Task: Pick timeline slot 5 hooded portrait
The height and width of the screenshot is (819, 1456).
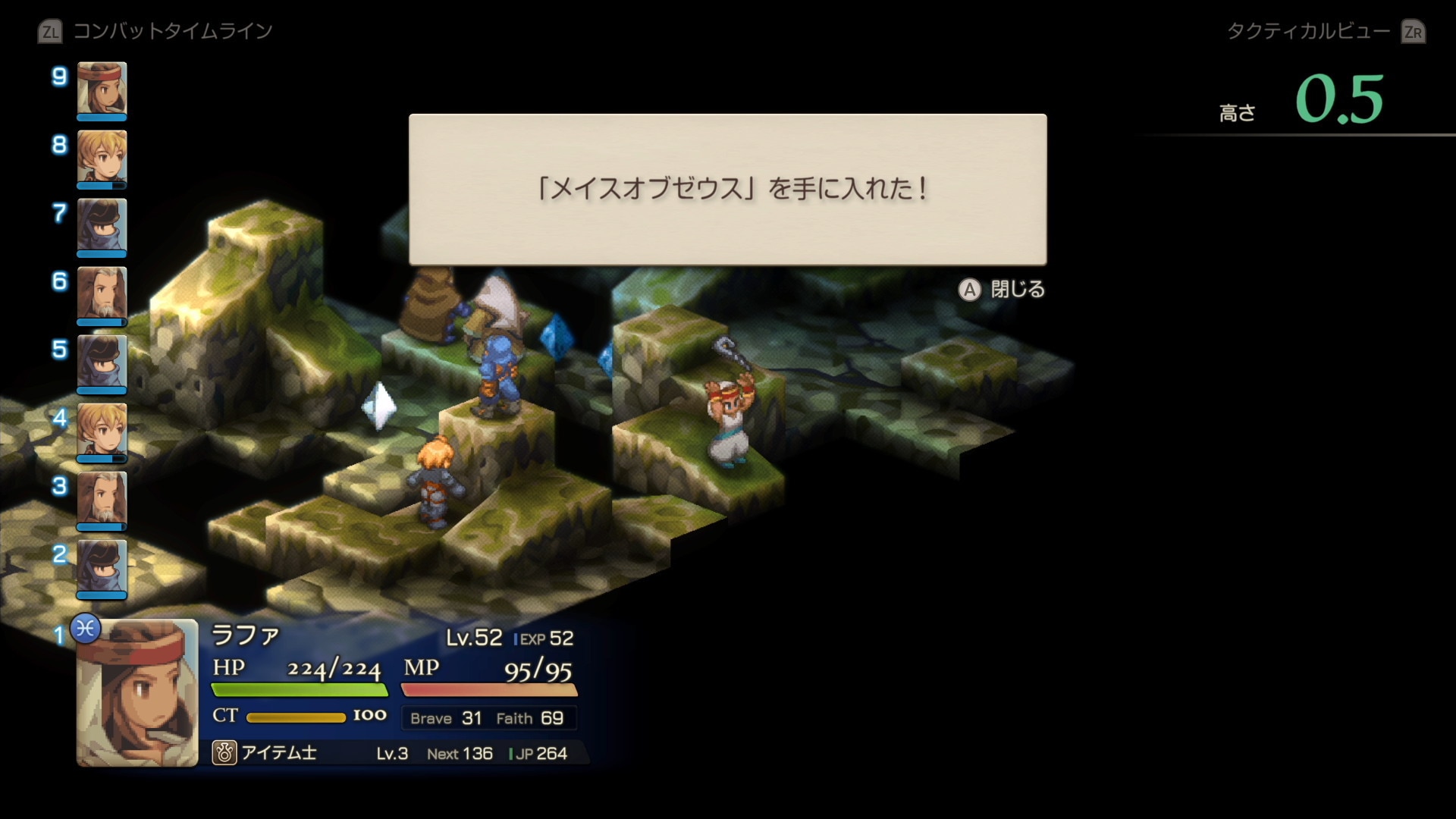Action: tap(102, 362)
